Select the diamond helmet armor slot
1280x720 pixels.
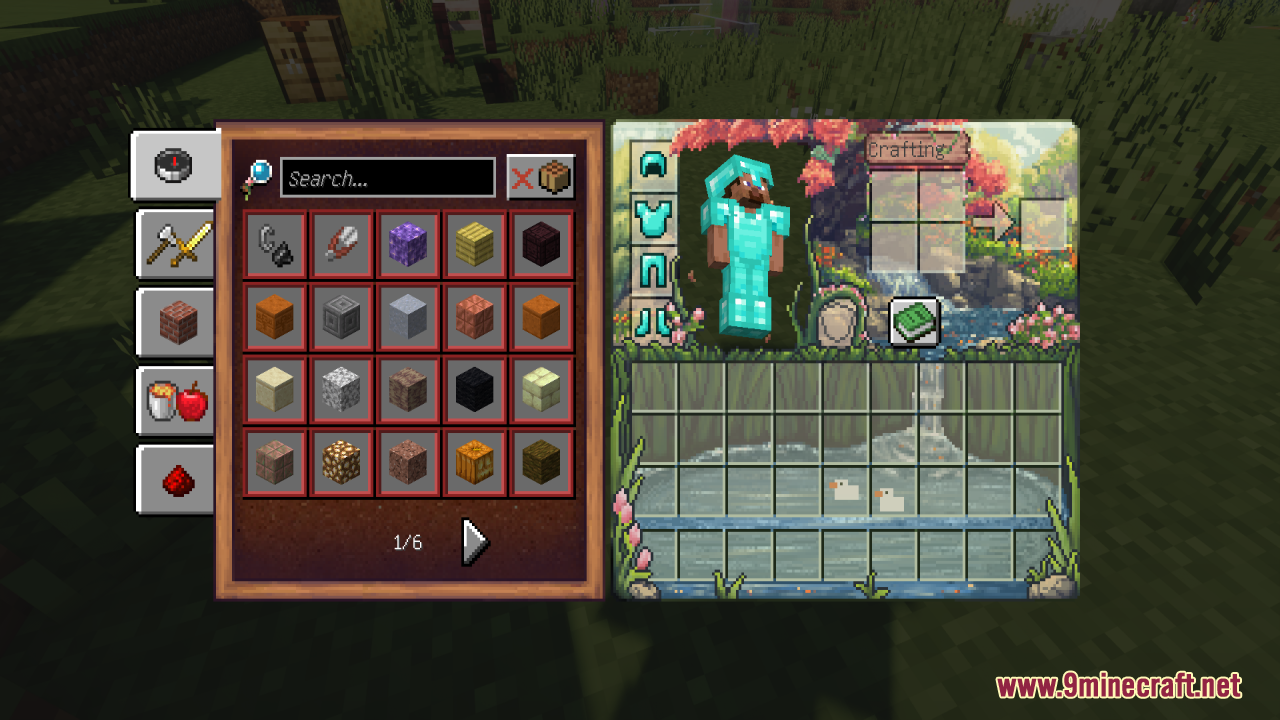pos(653,165)
